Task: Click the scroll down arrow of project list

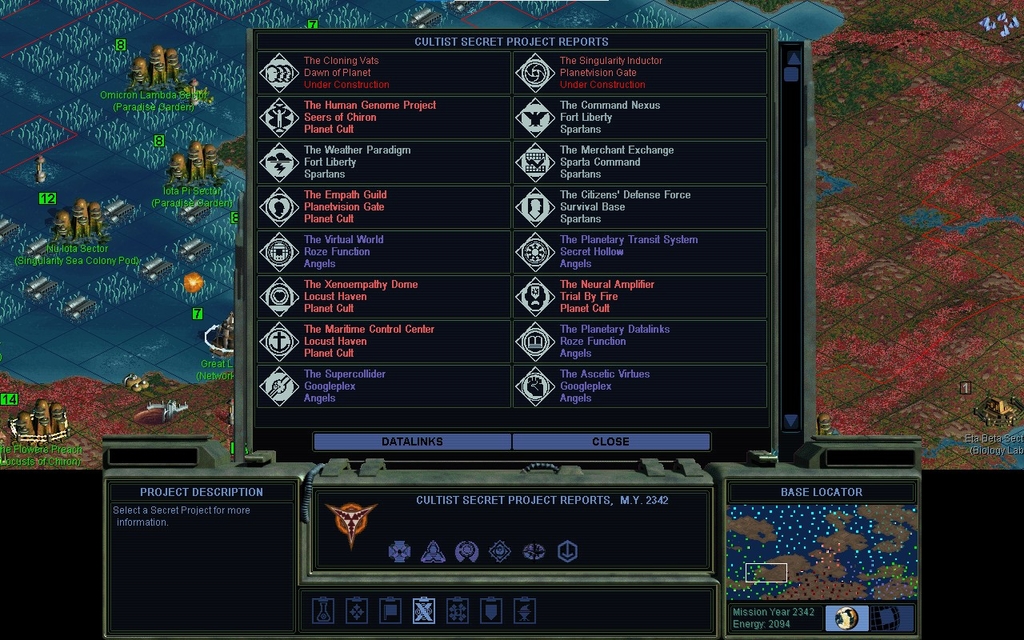Action: click(791, 421)
